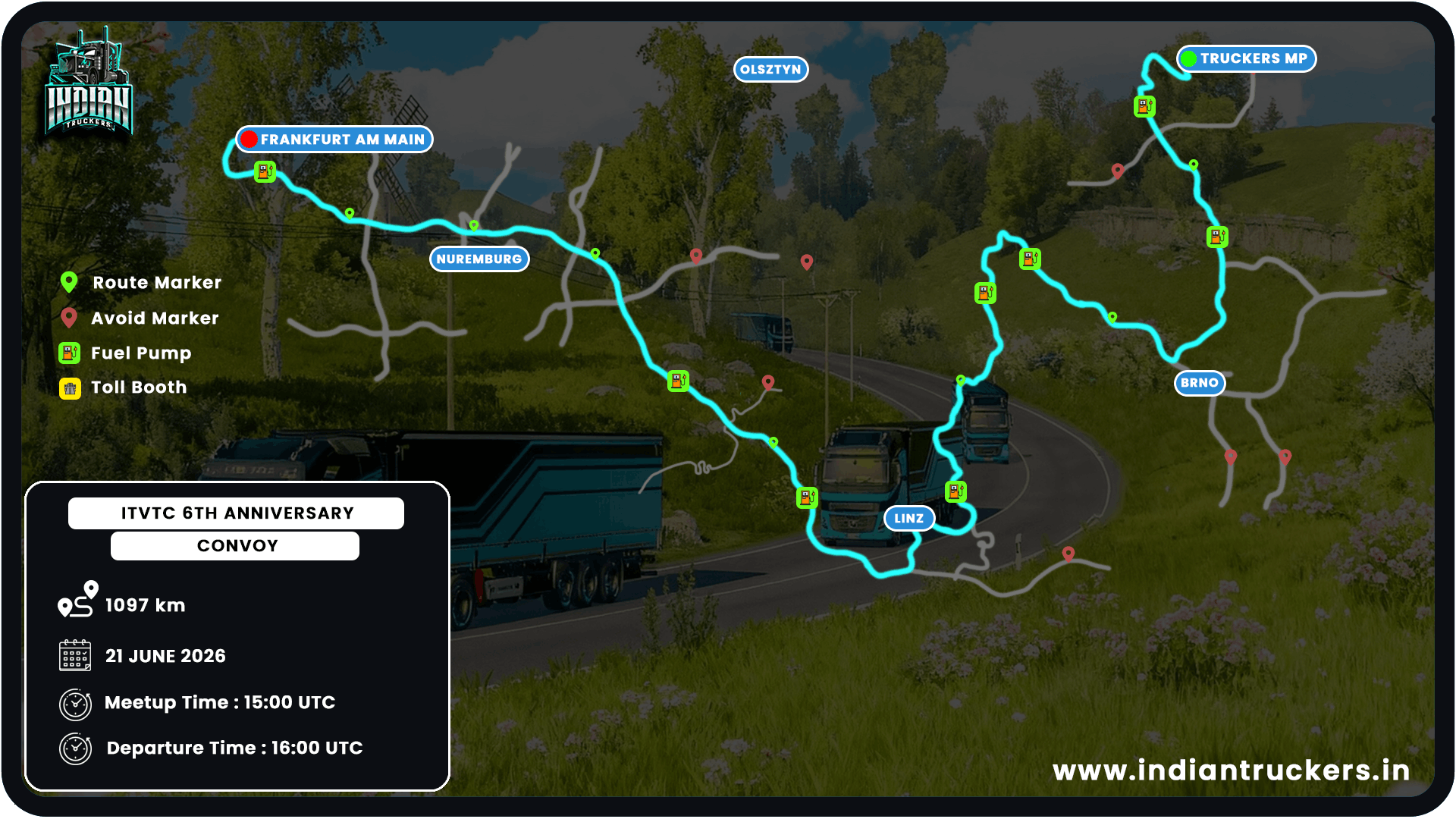Open the Indian Truckers logo

(x=89, y=83)
